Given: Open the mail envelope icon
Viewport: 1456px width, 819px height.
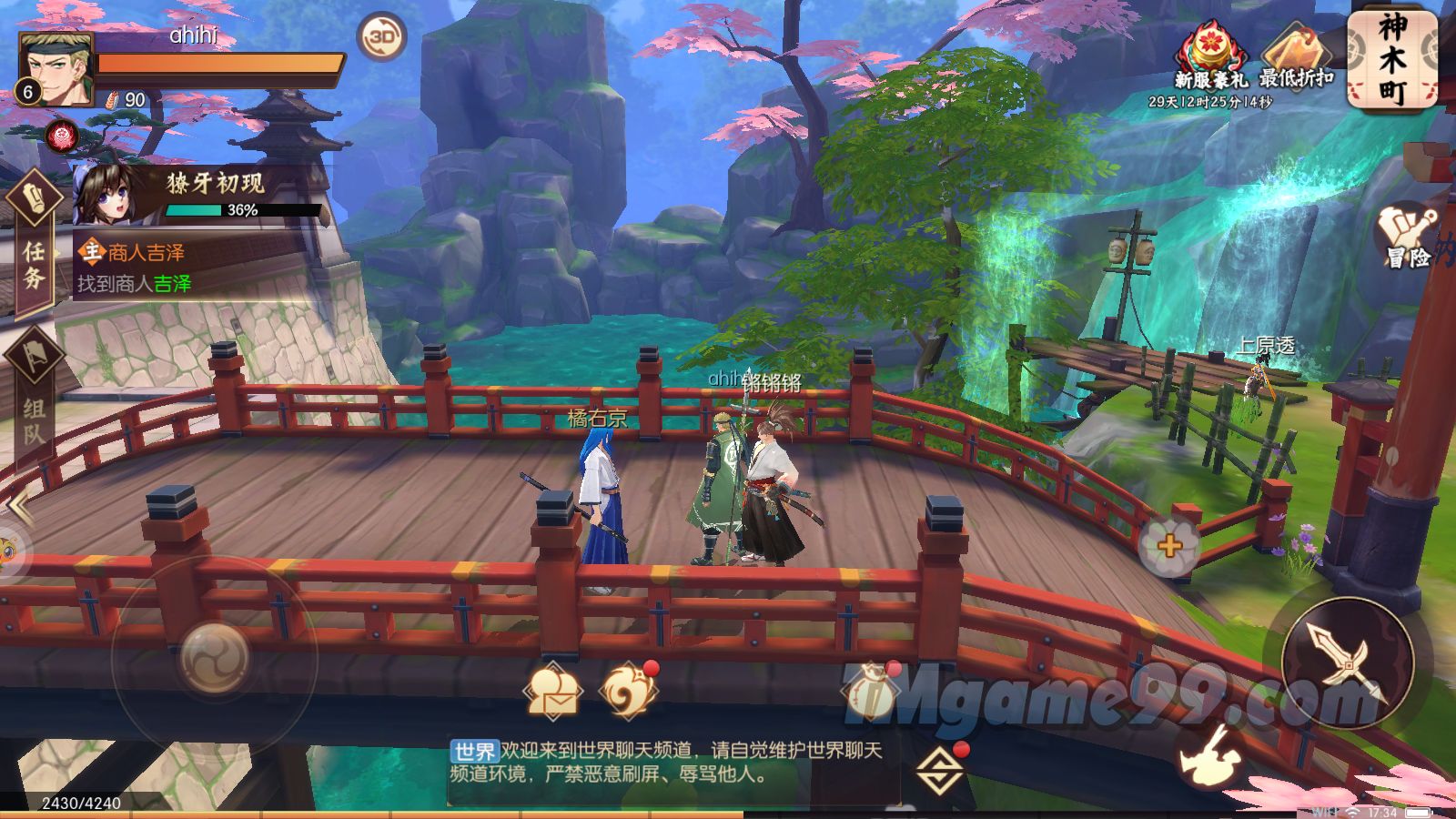Looking at the screenshot, I should tap(552, 693).
